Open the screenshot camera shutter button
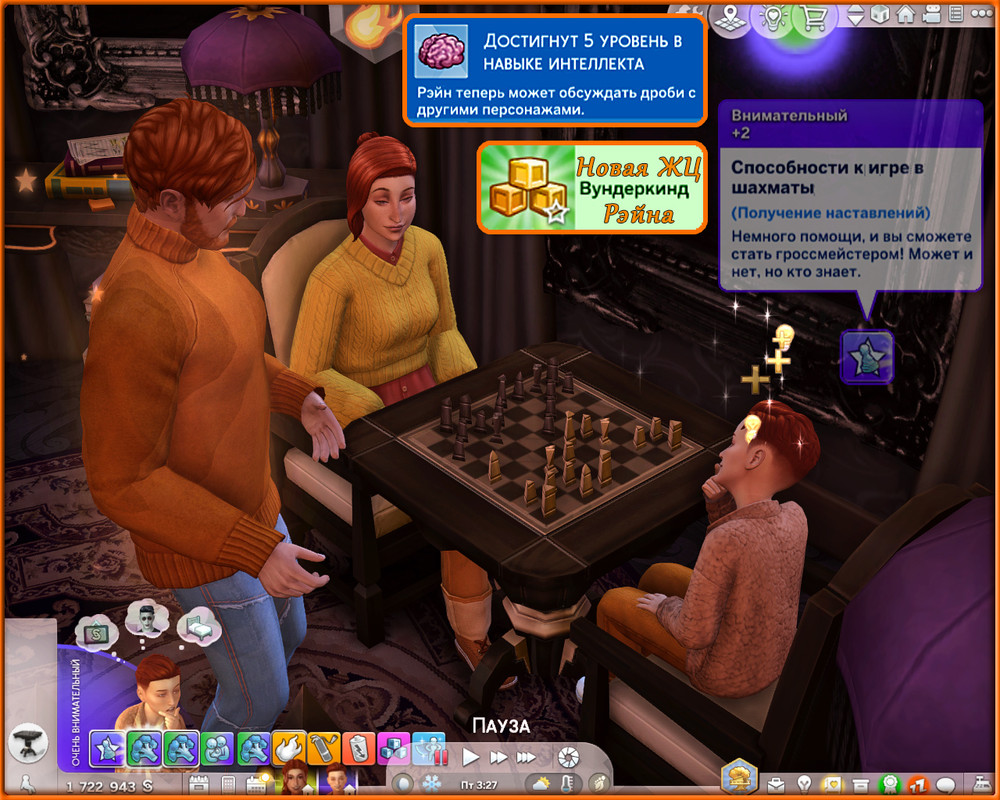The width and height of the screenshot is (1000, 800). (x=568, y=757)
